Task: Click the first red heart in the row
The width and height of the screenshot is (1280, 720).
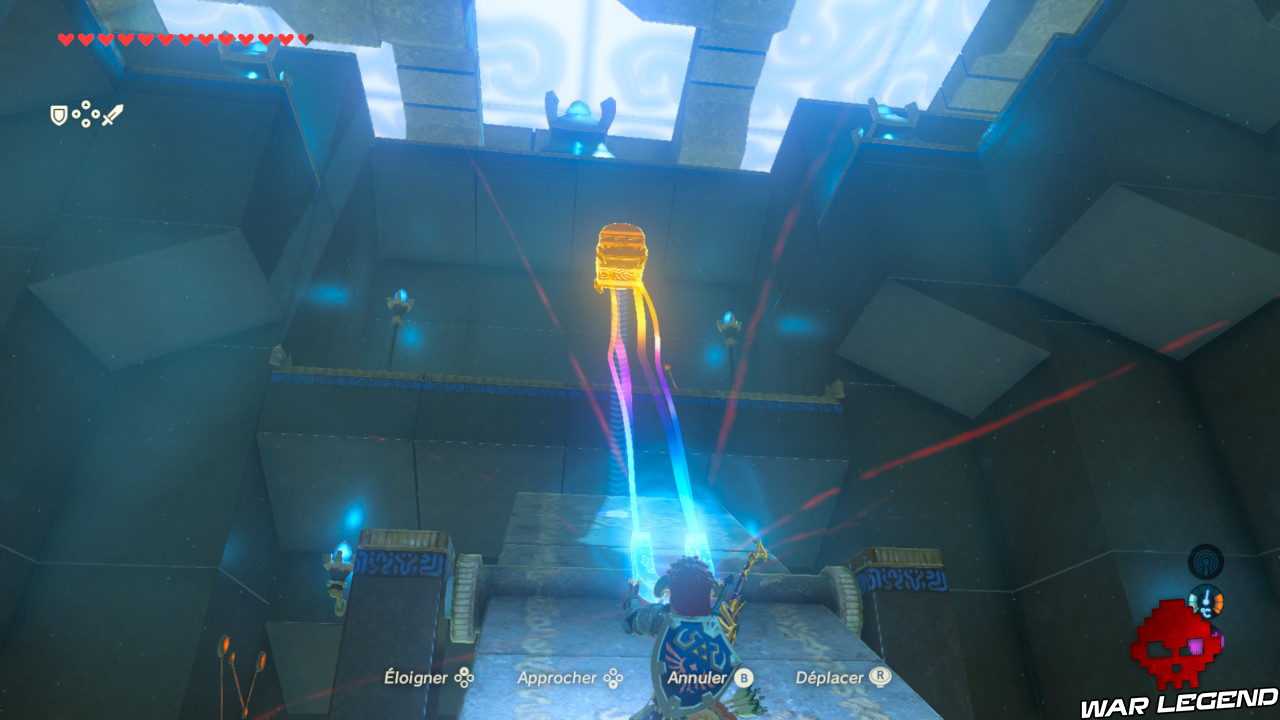Action: 66,40
